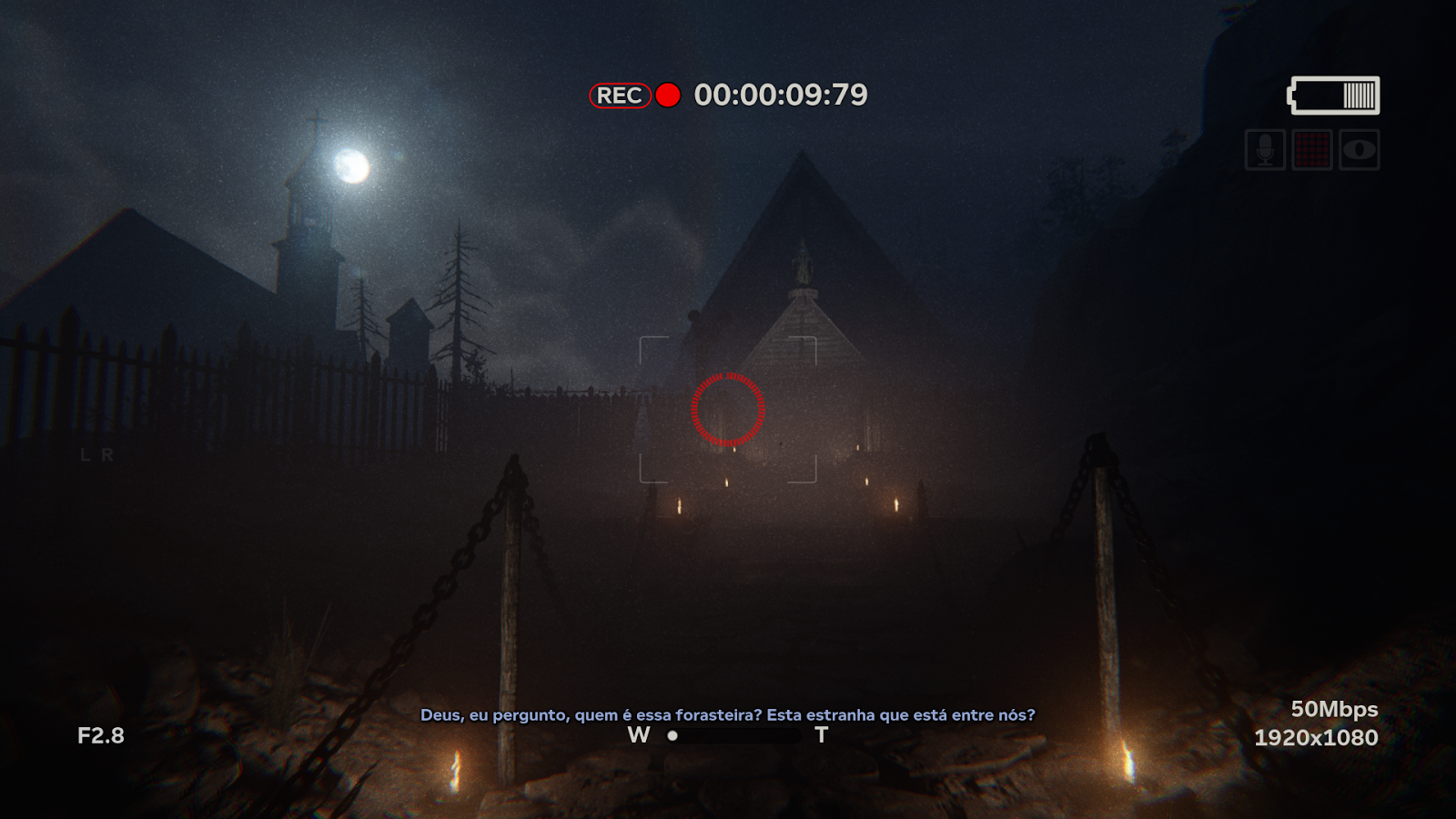The width and height of the screenshot is (1456, 819).
Task: Open the 50Mbps bitrate readout
Action: 1335,709
